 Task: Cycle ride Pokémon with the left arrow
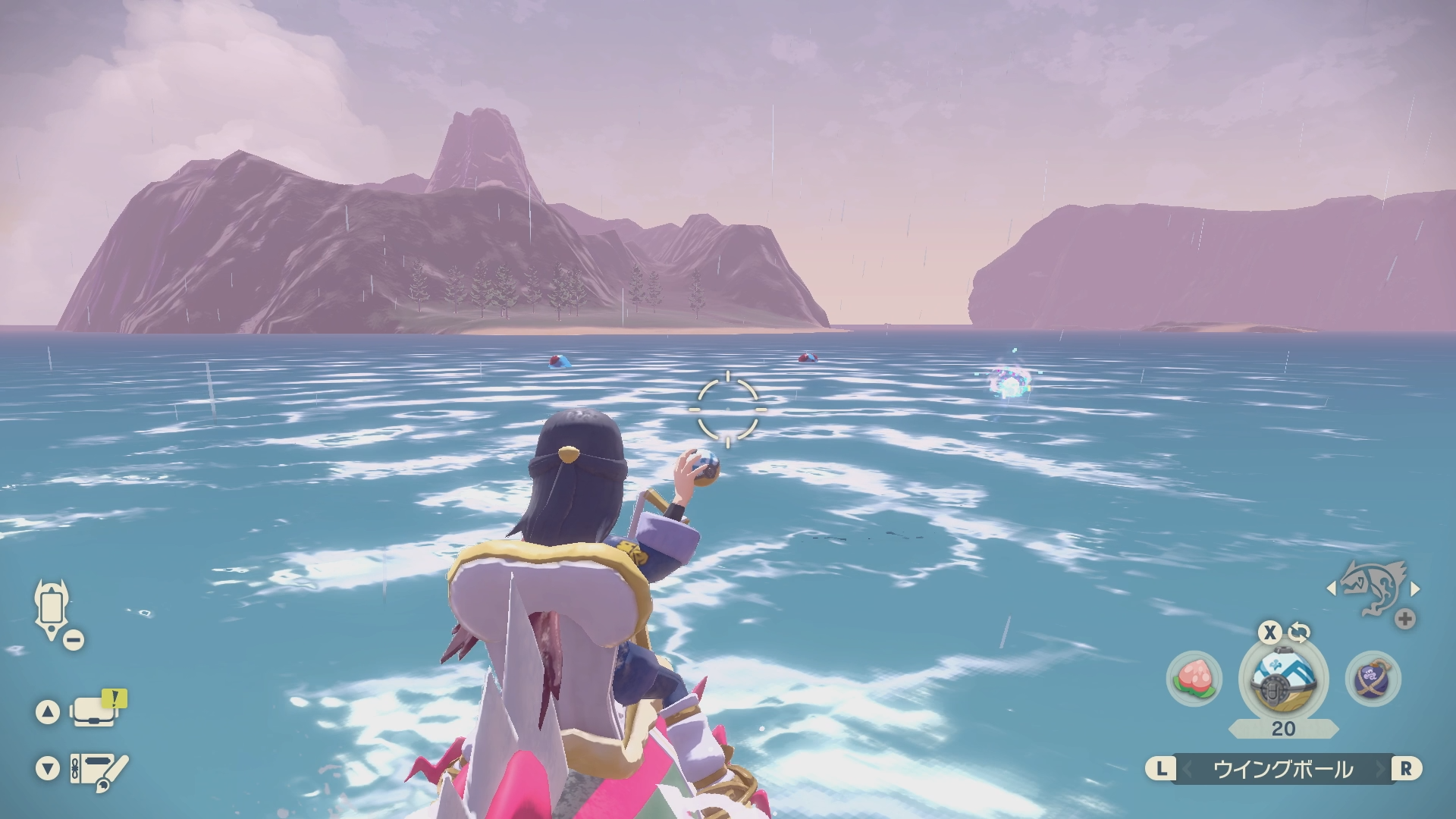click(1331, 588)
